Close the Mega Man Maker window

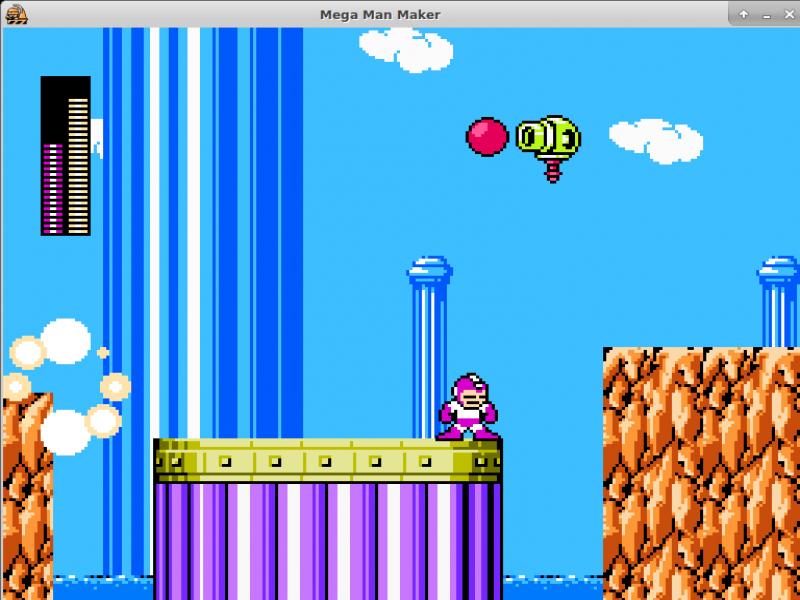click(789, 14)
